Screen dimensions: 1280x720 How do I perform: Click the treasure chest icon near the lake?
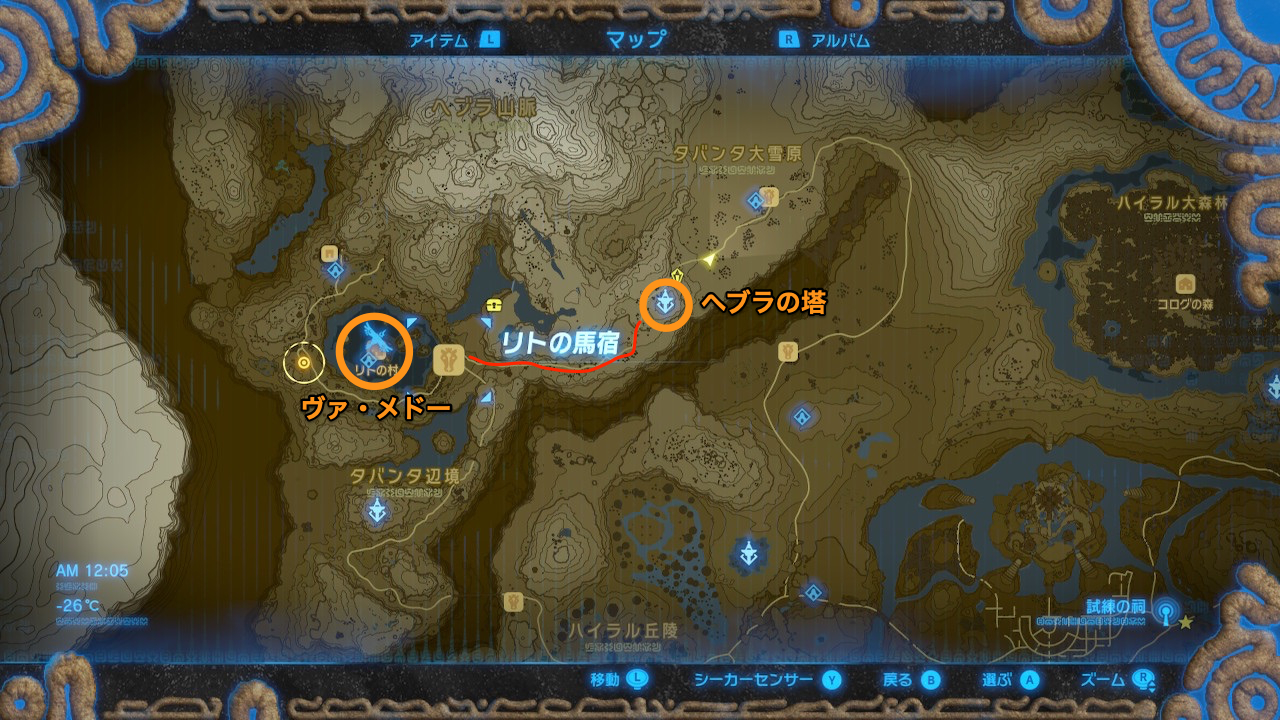click(x=492, y=306)
